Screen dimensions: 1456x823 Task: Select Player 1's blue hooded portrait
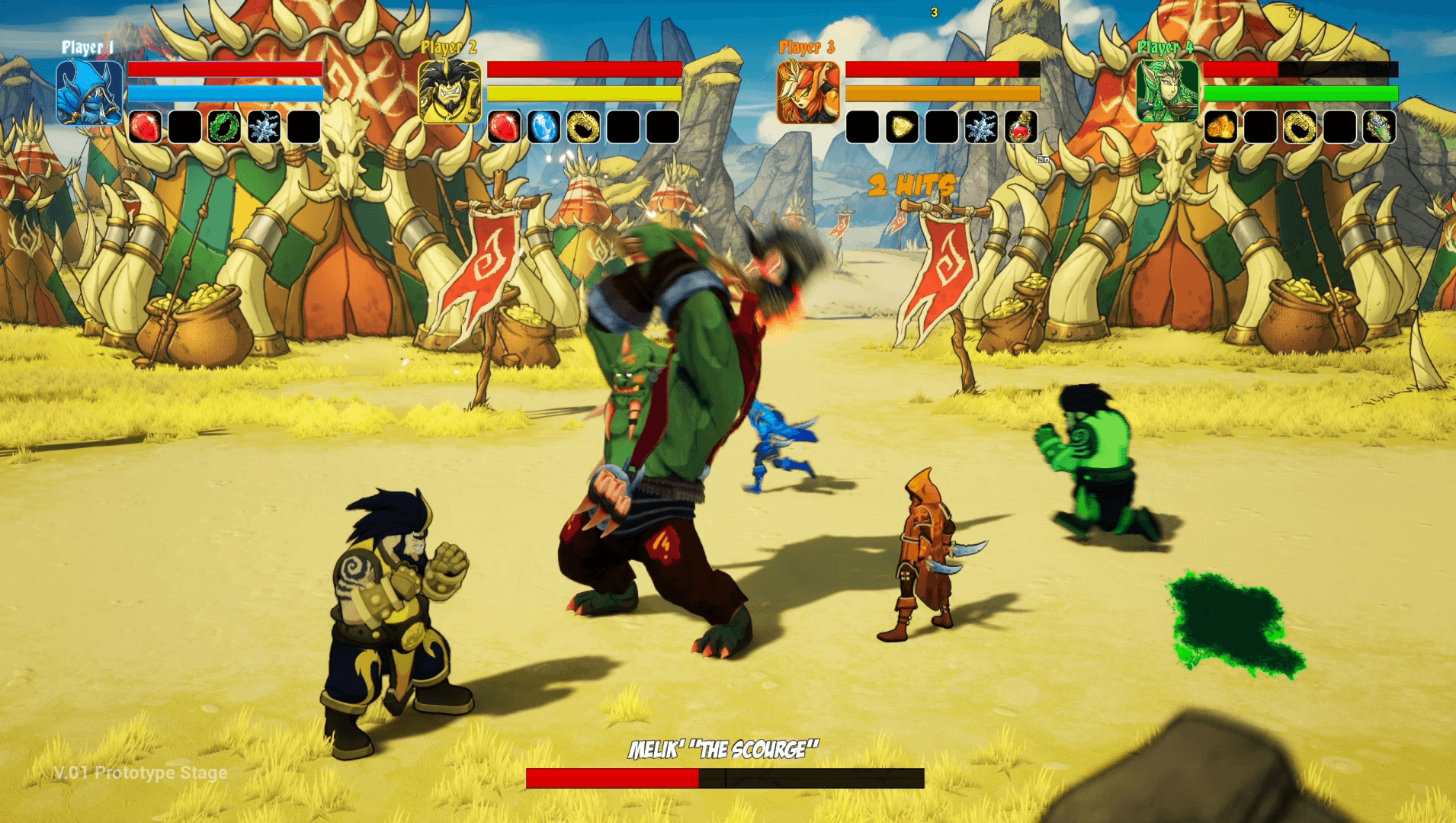(89, 93)
